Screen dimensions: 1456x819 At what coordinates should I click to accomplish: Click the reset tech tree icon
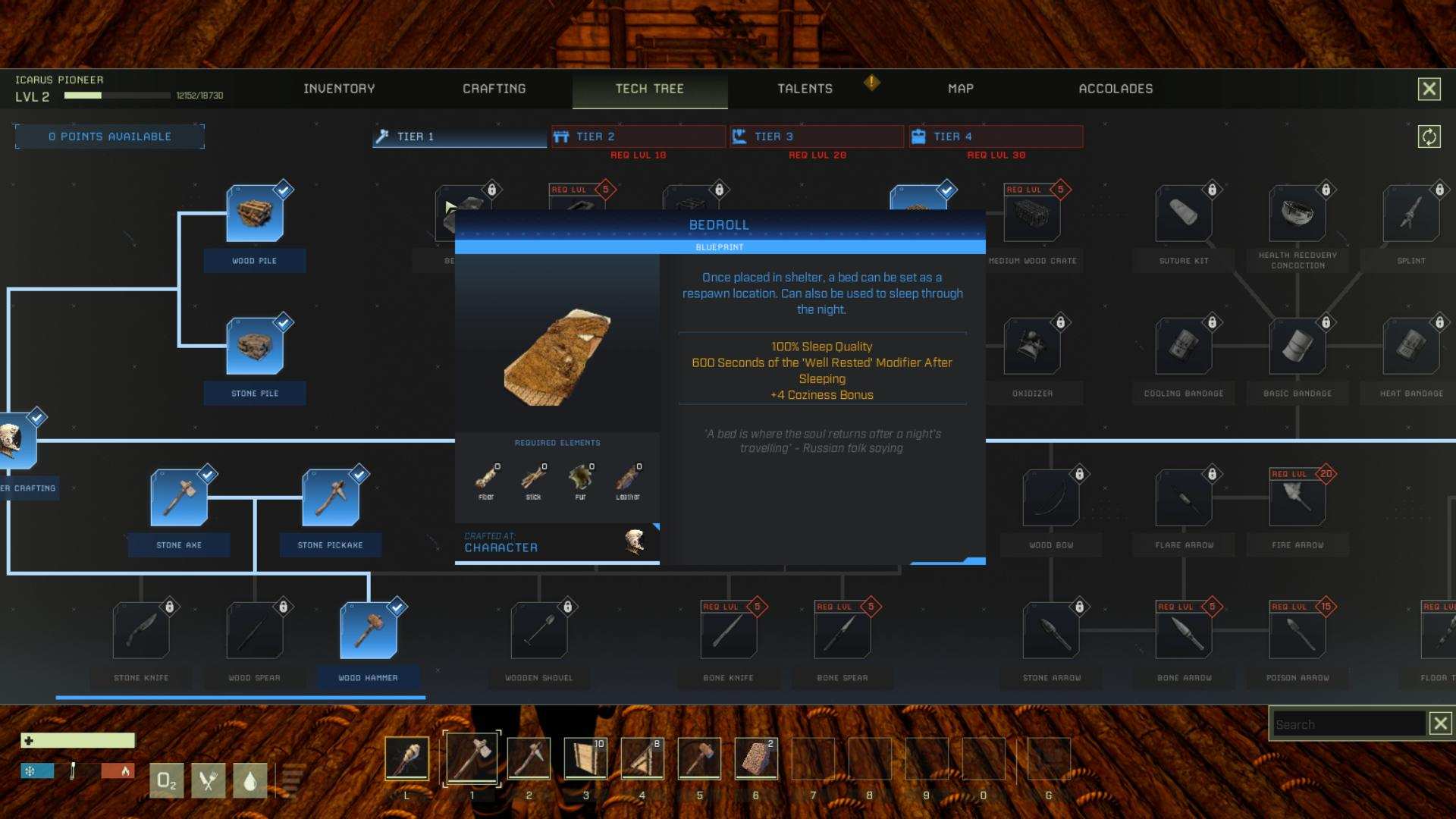(1429, 136)
